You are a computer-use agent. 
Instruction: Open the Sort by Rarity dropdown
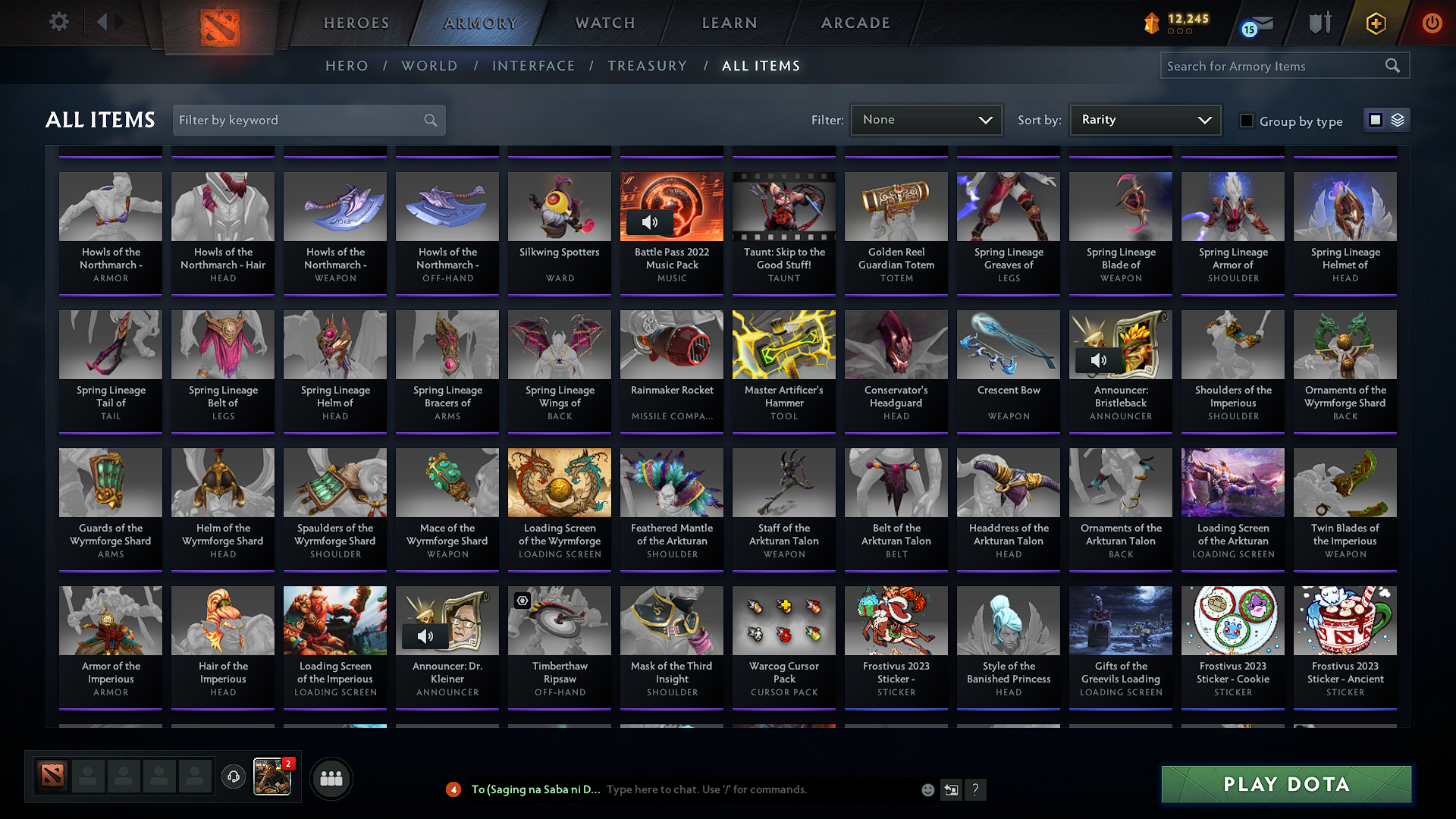(1144, 119)
